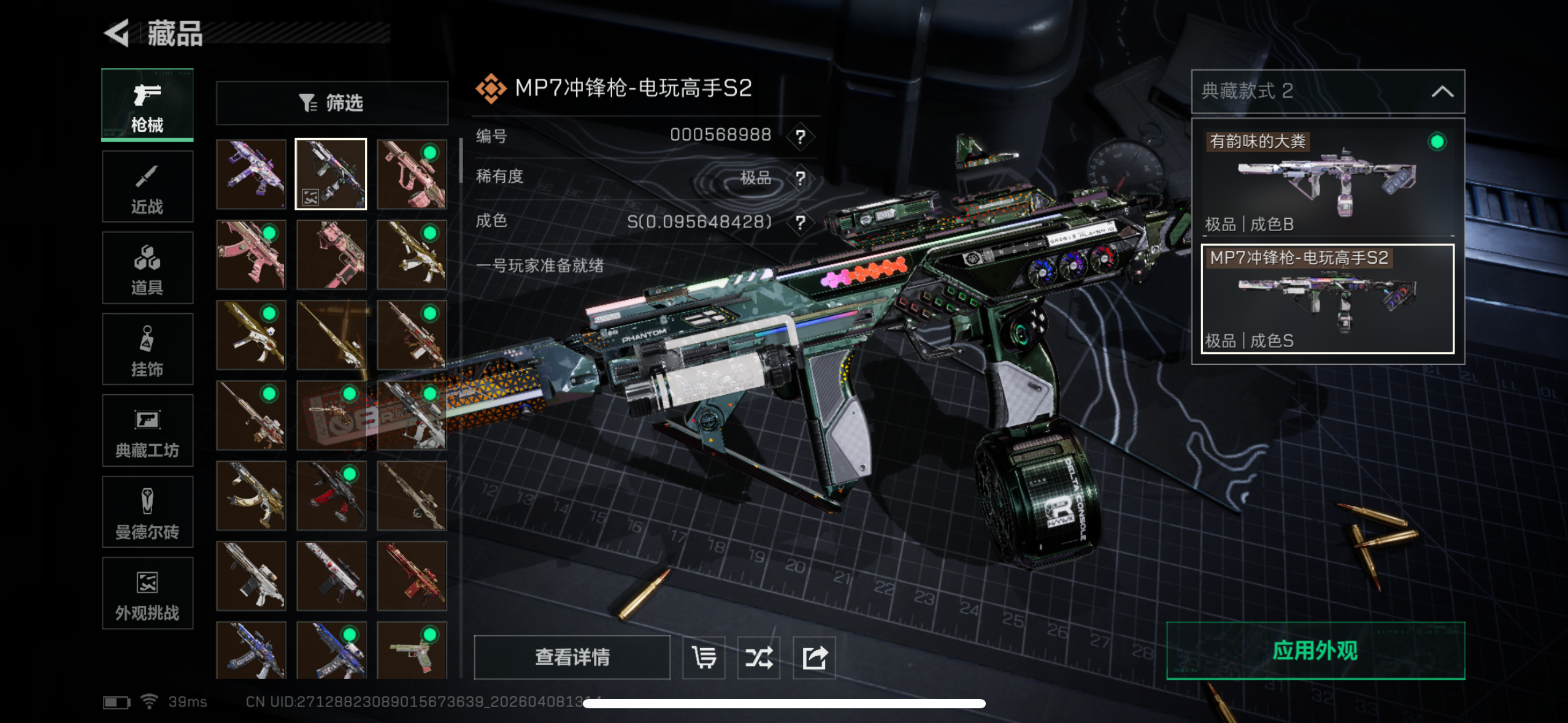Switch to the 曼德尔砖 tab
This screenshot has width=1568, height=723.
click(x=147, y=512)
